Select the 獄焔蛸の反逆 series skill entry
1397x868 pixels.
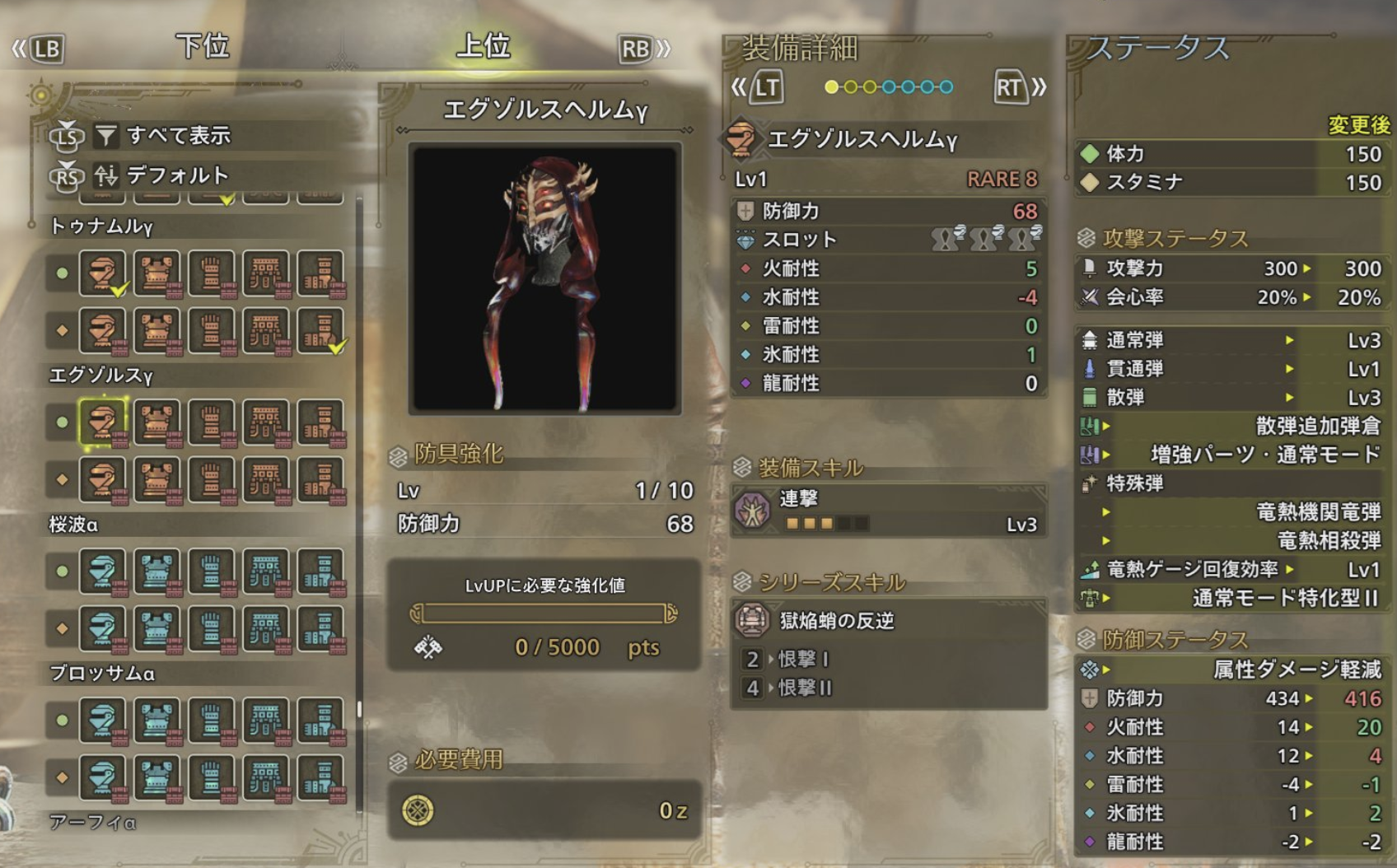(888, 620)
